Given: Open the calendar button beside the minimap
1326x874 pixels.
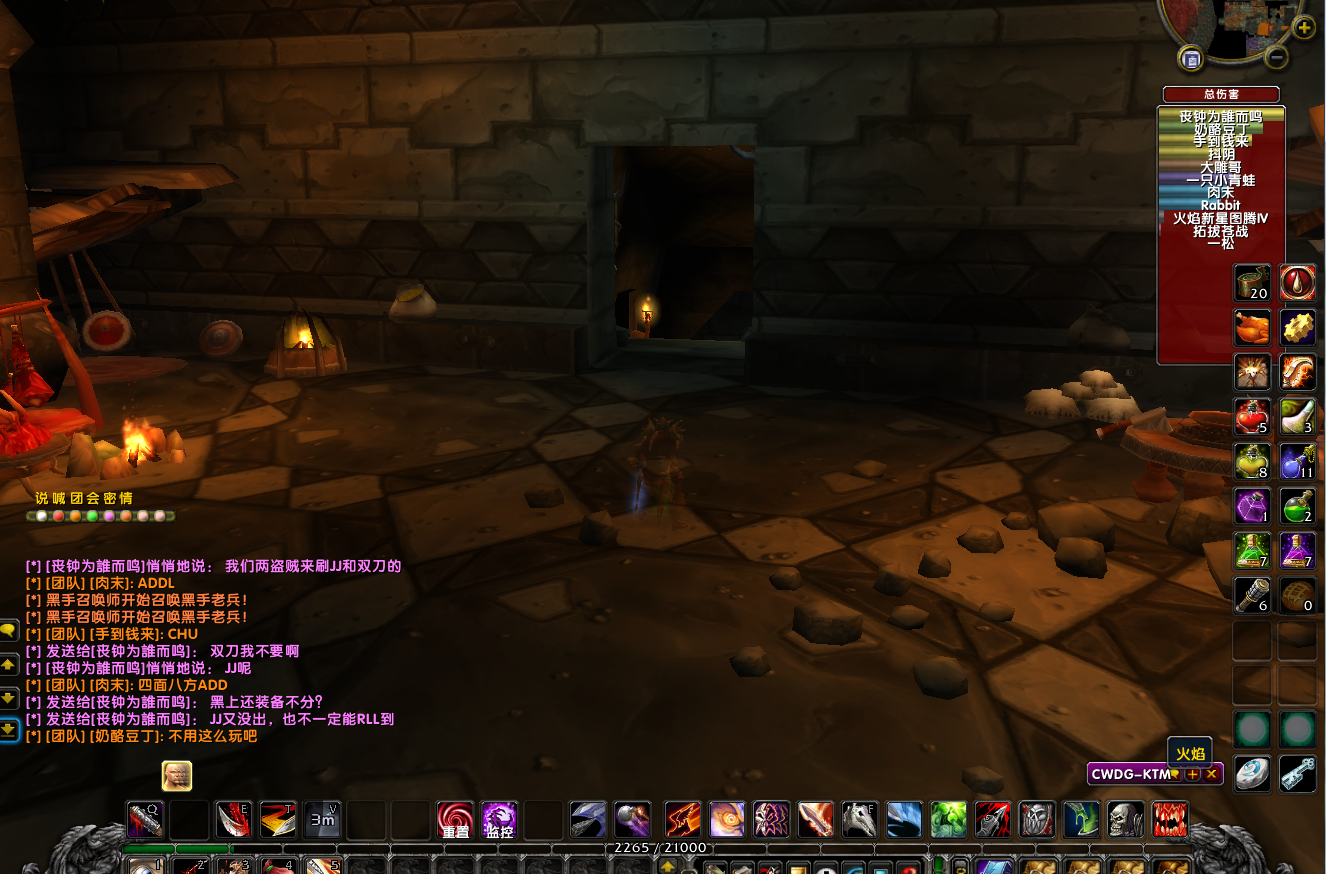Looking at the screenshot, I should point(1191,59).
